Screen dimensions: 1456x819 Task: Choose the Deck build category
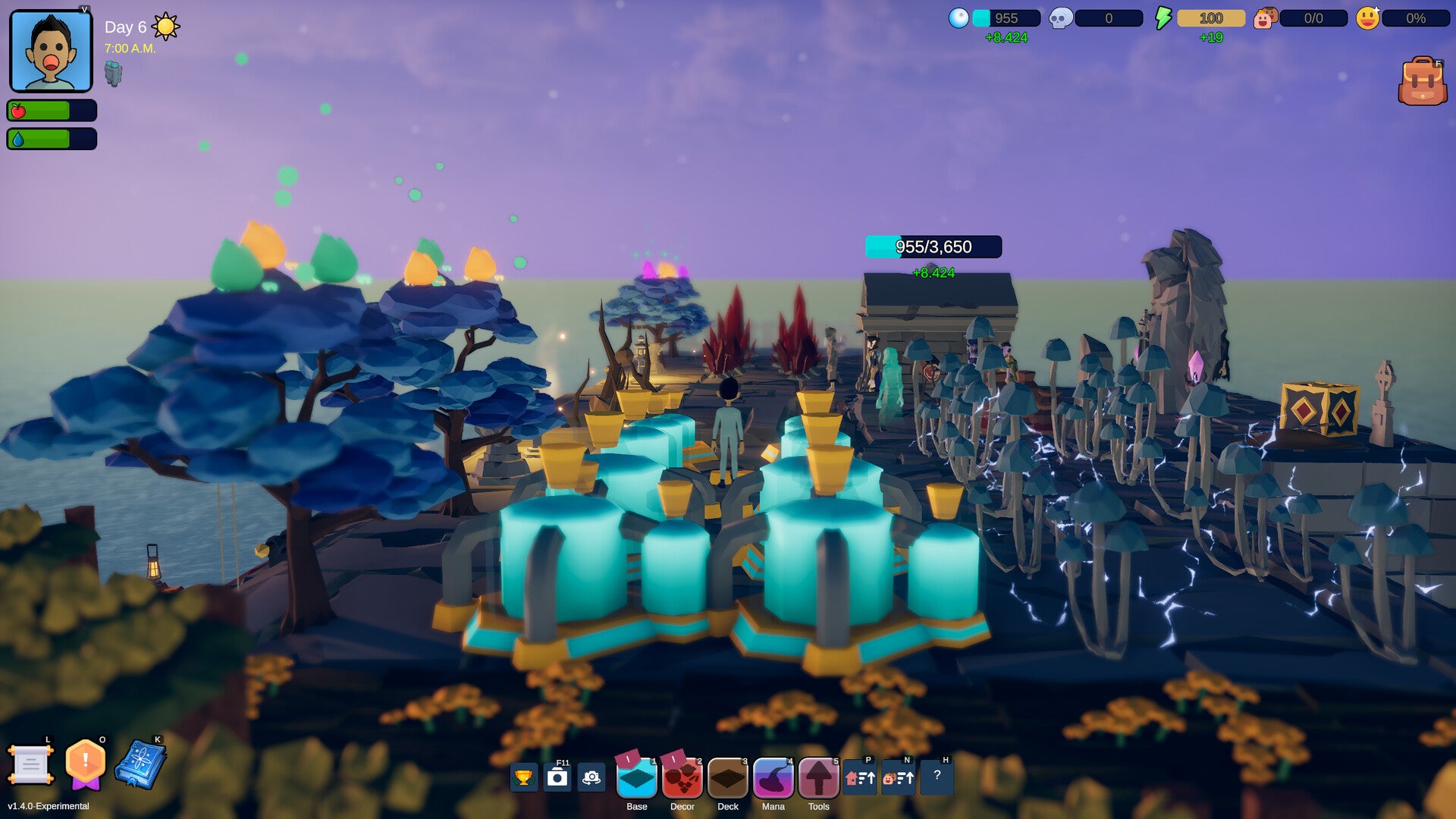(728, 778)
